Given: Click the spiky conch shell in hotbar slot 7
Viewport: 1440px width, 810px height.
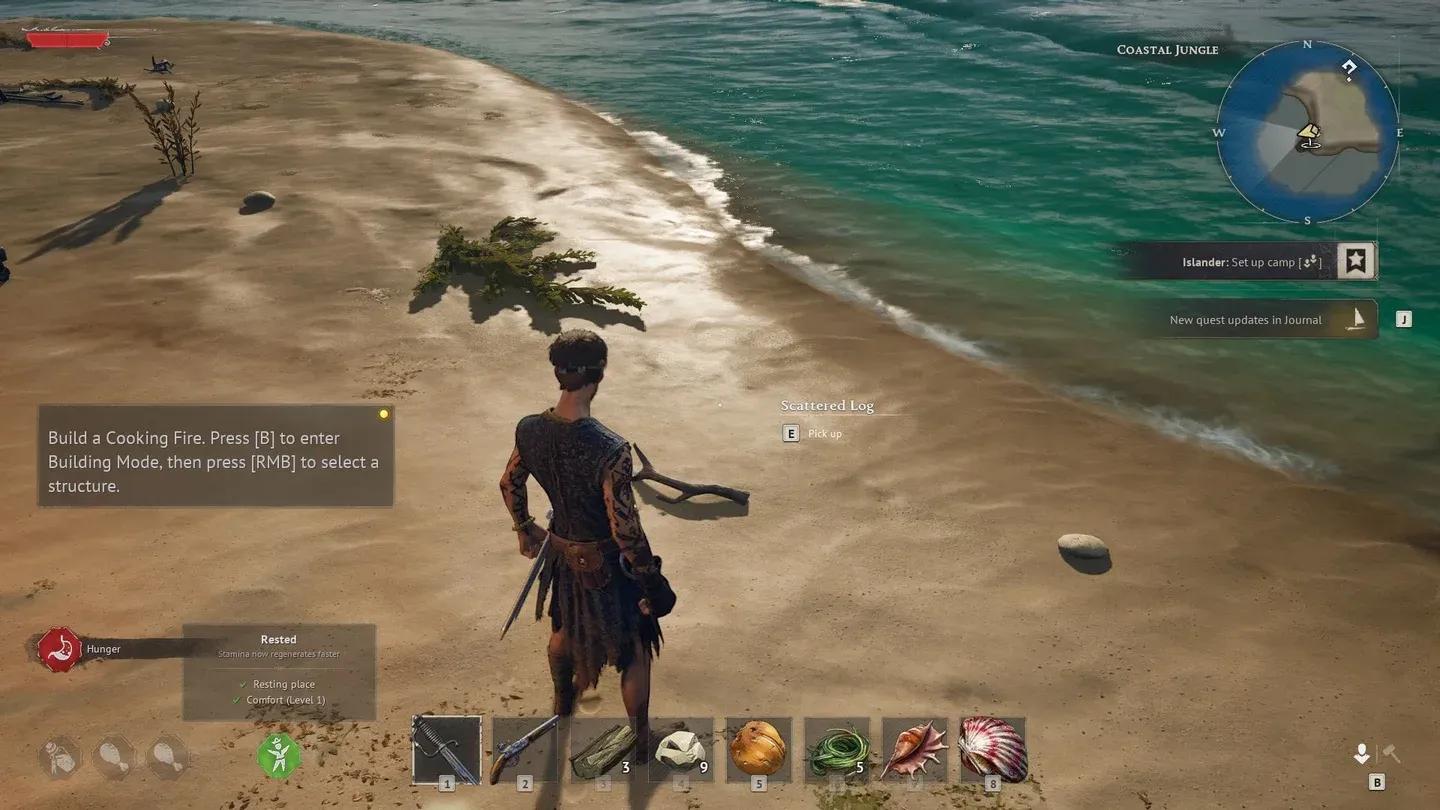Looking at the screenshot, I should (x=915, y=750).
